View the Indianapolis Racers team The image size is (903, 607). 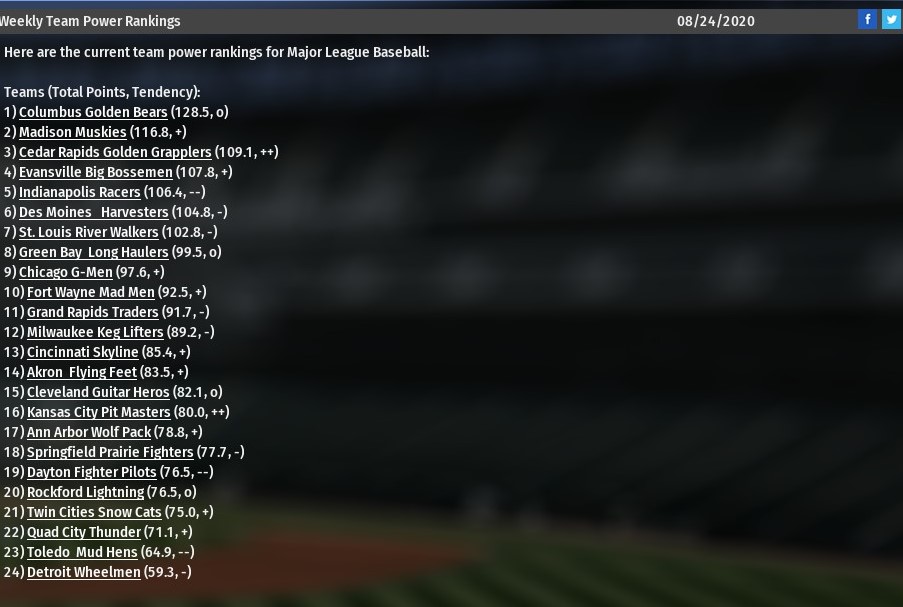[x=79, y=192]
